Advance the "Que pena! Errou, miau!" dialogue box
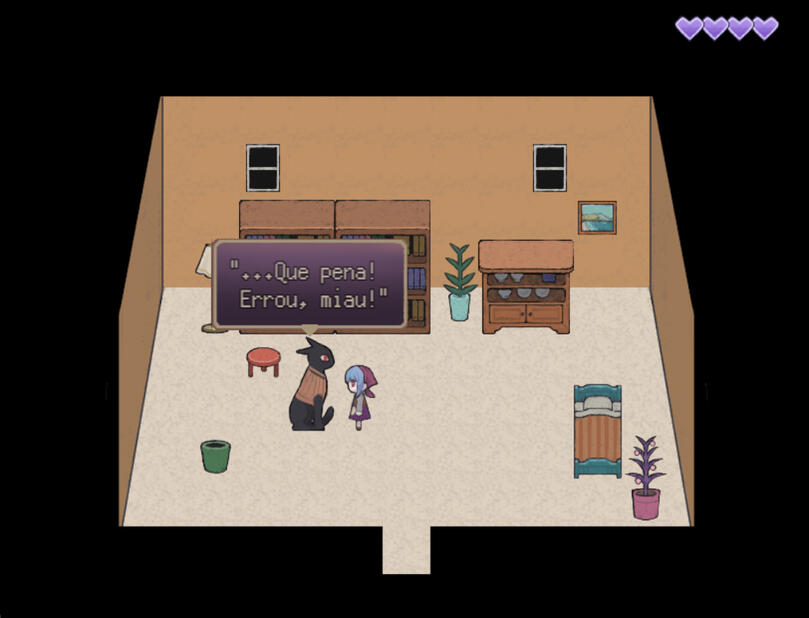This screenshot has width=809, height=618. coord(310,285)
